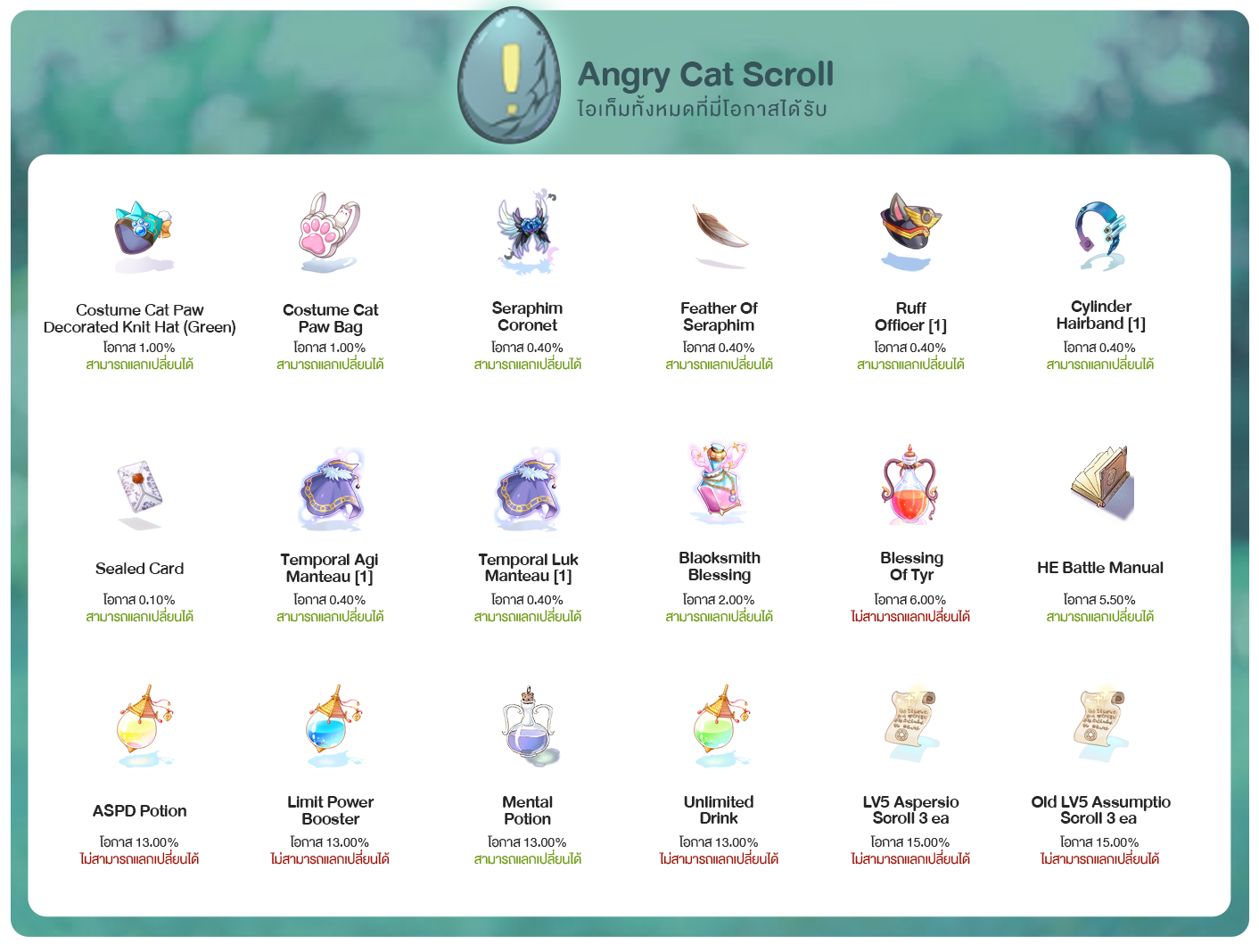Select the Cylinder Hairband [1] item
Image resolution: width=1259 pixels, height=952 pixels.
[x=1100, y=234]
